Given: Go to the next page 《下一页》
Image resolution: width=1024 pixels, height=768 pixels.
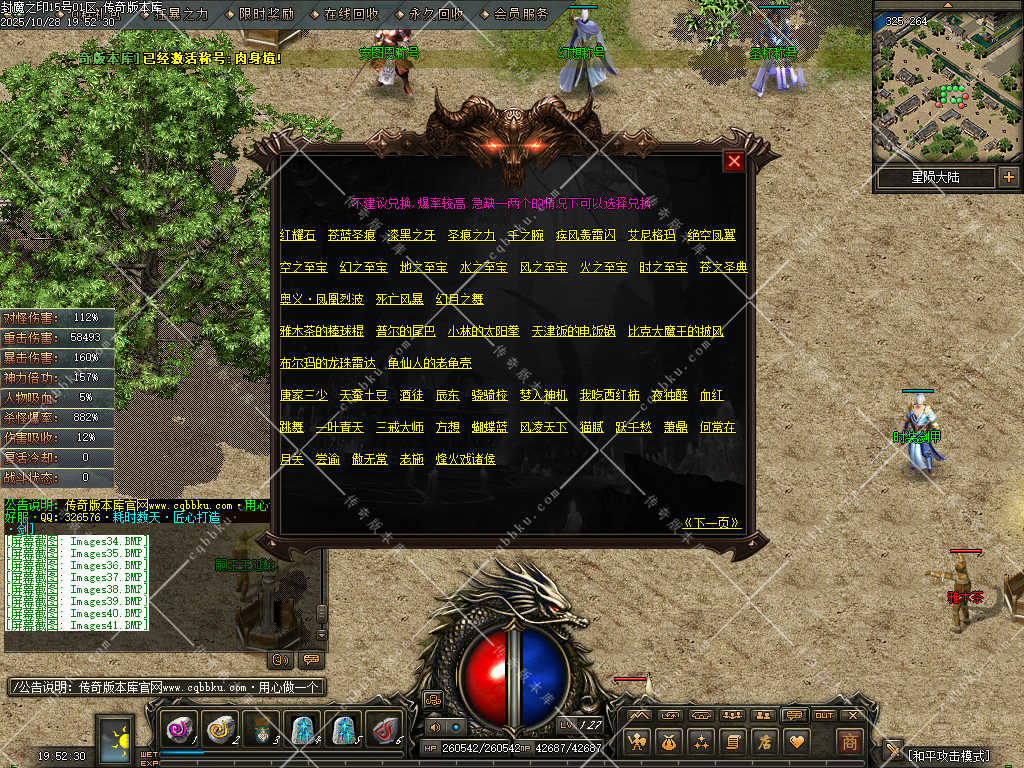Looking at the screenshot, I should click(x=711, y=522).
